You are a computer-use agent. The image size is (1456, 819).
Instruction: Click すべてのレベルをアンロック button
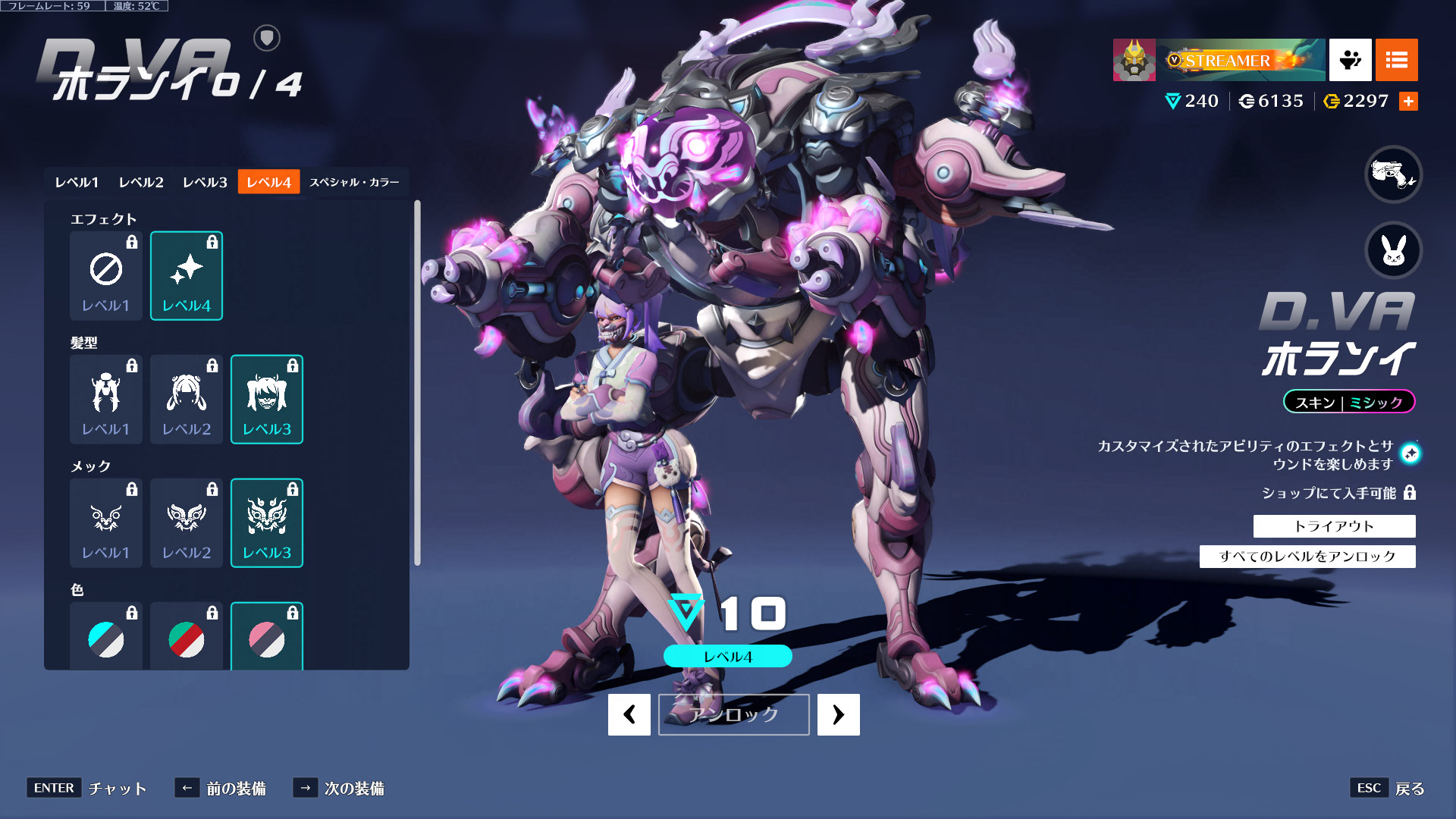click(1307, 557)
